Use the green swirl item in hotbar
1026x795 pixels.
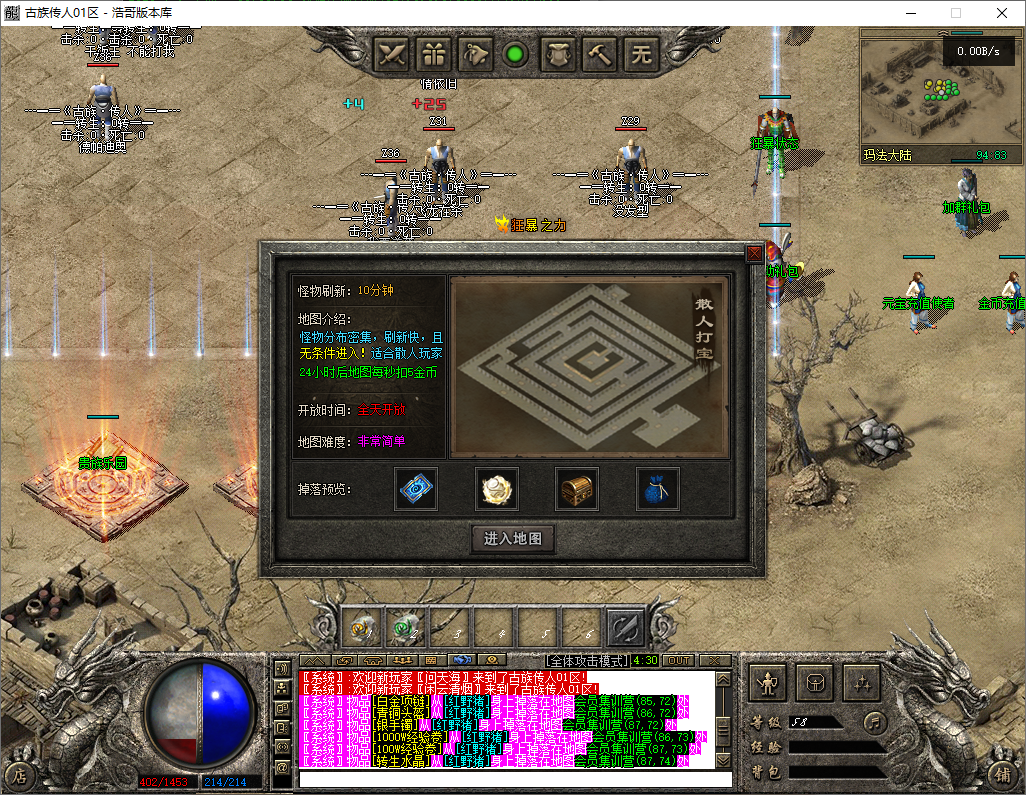point(403,628)
